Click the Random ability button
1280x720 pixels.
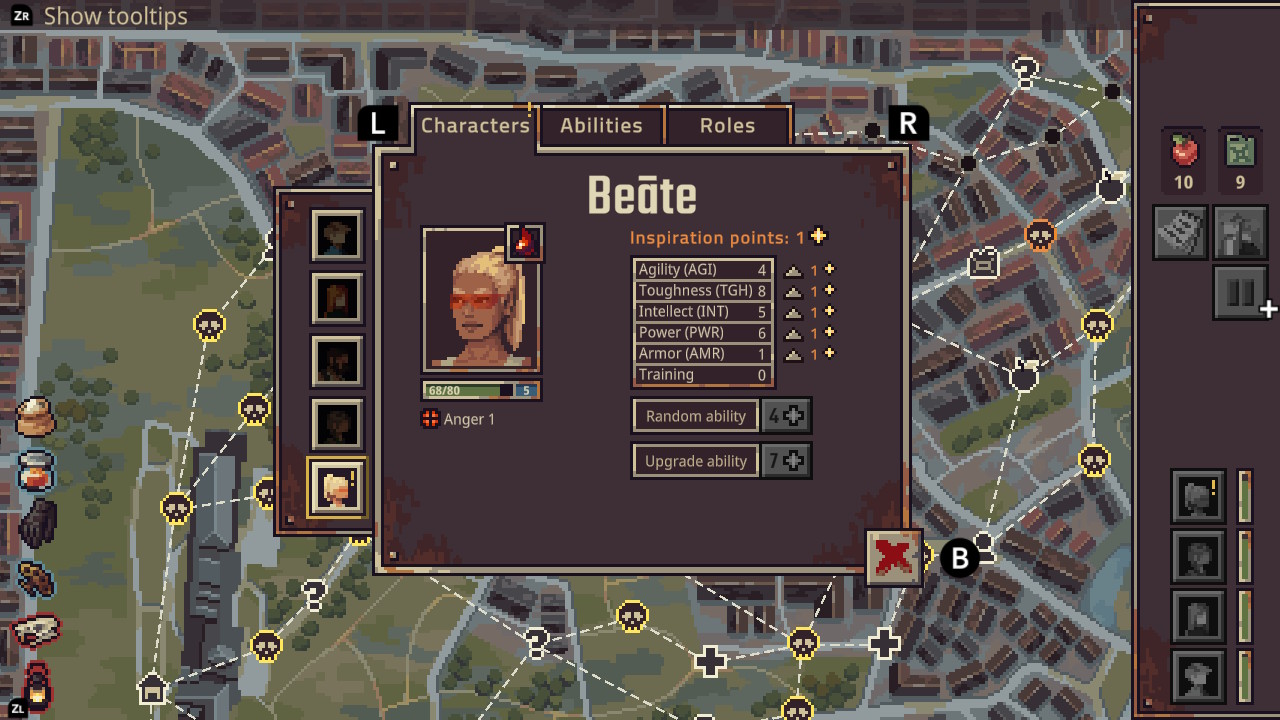pos(695,415)
